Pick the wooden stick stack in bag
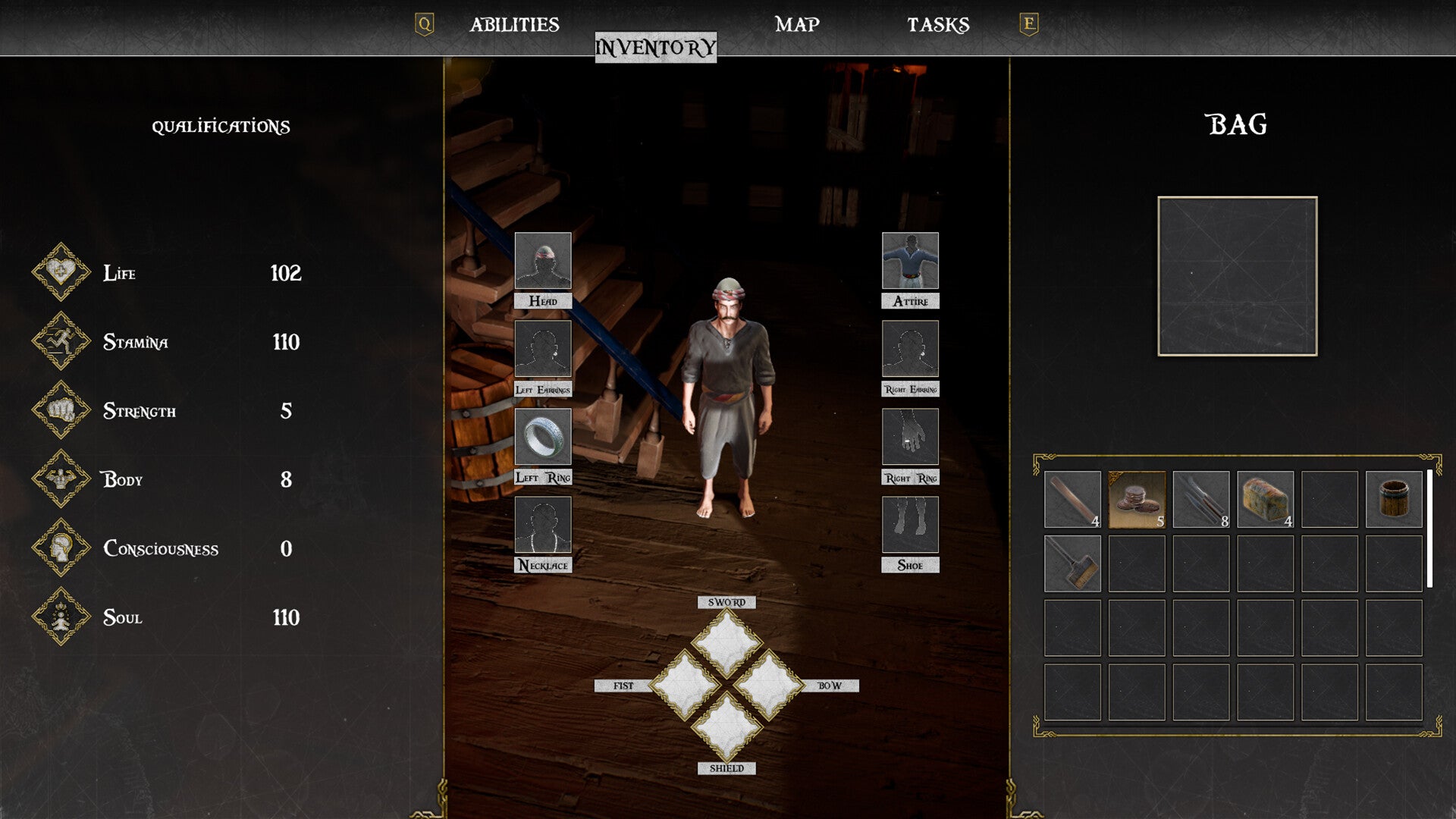Image resolution: width=1456 pixels, height=819 pixels. click(1072, 499)
